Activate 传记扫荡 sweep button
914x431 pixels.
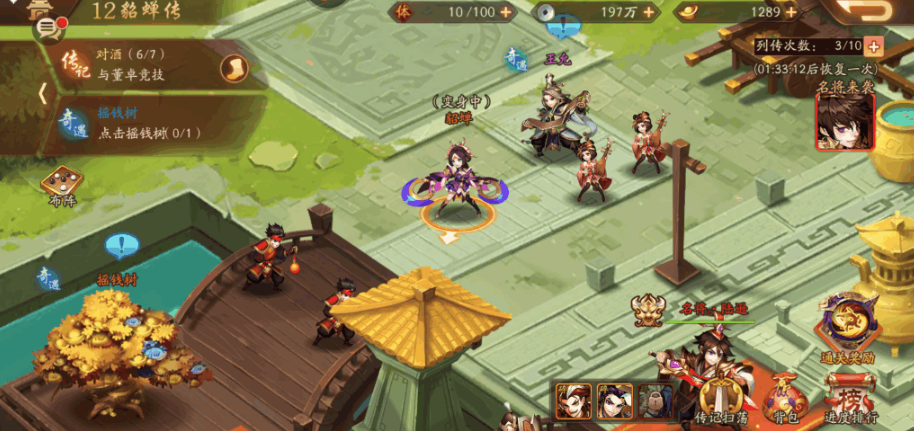pos(722,399)
